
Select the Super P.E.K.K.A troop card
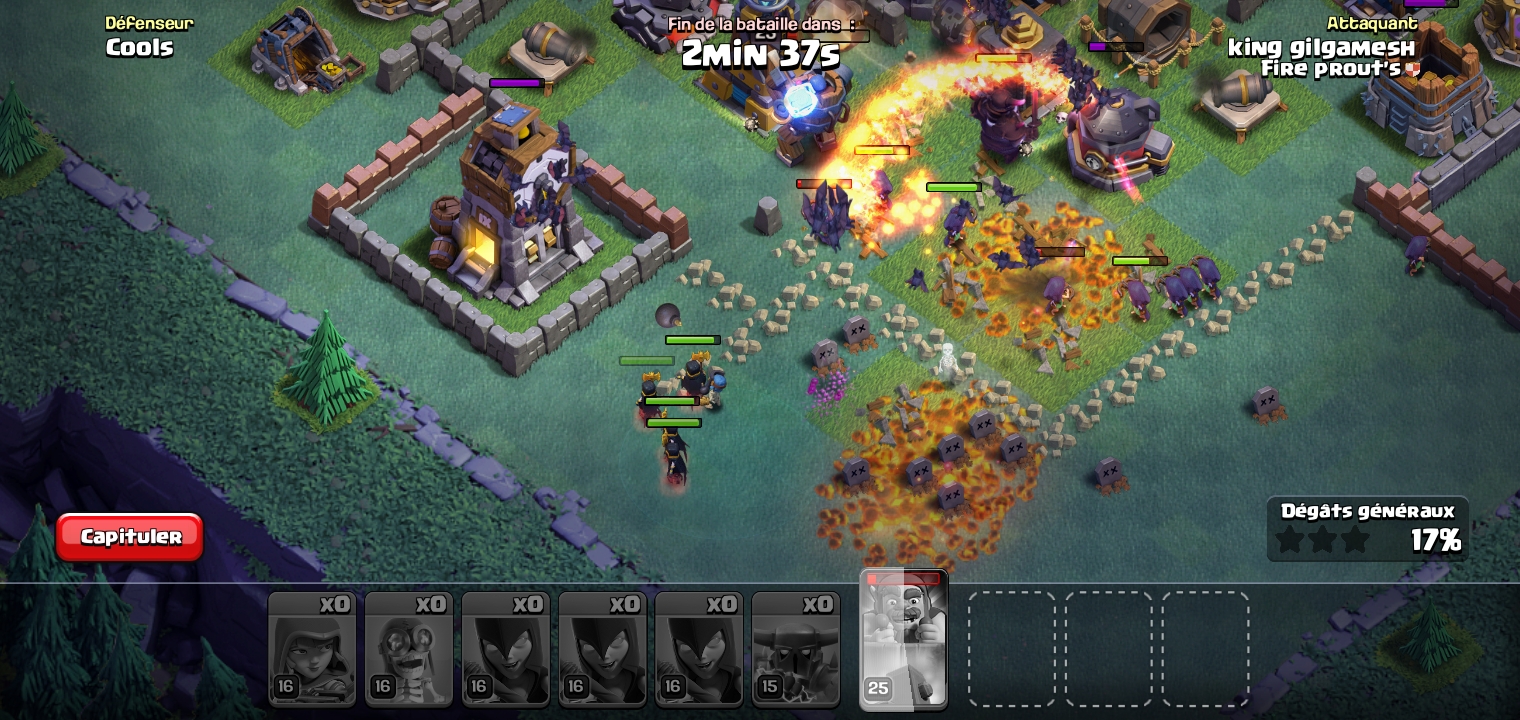pyautogui.click(x=795, y=649)
